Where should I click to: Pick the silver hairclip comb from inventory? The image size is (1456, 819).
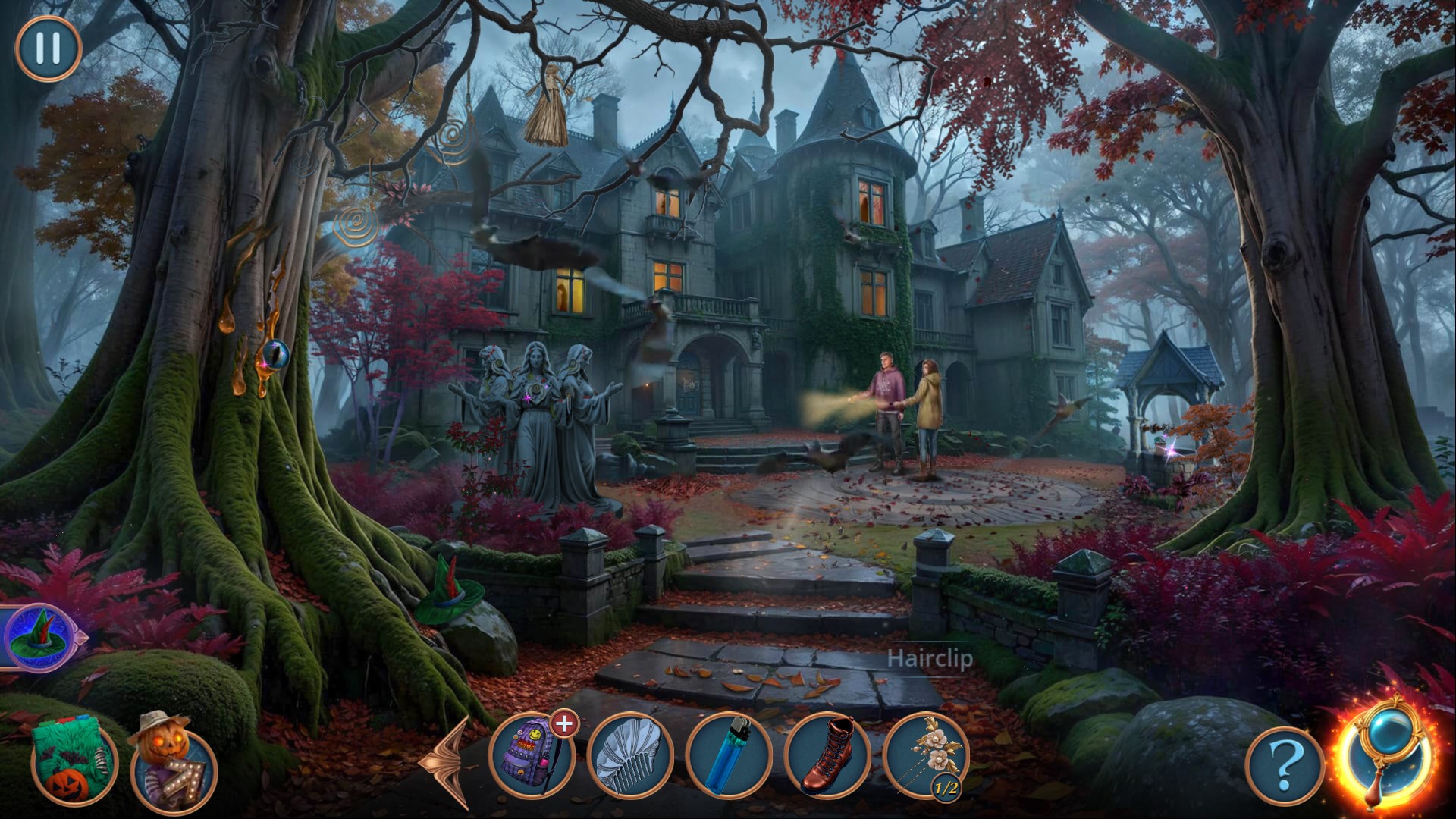(629, 755)
